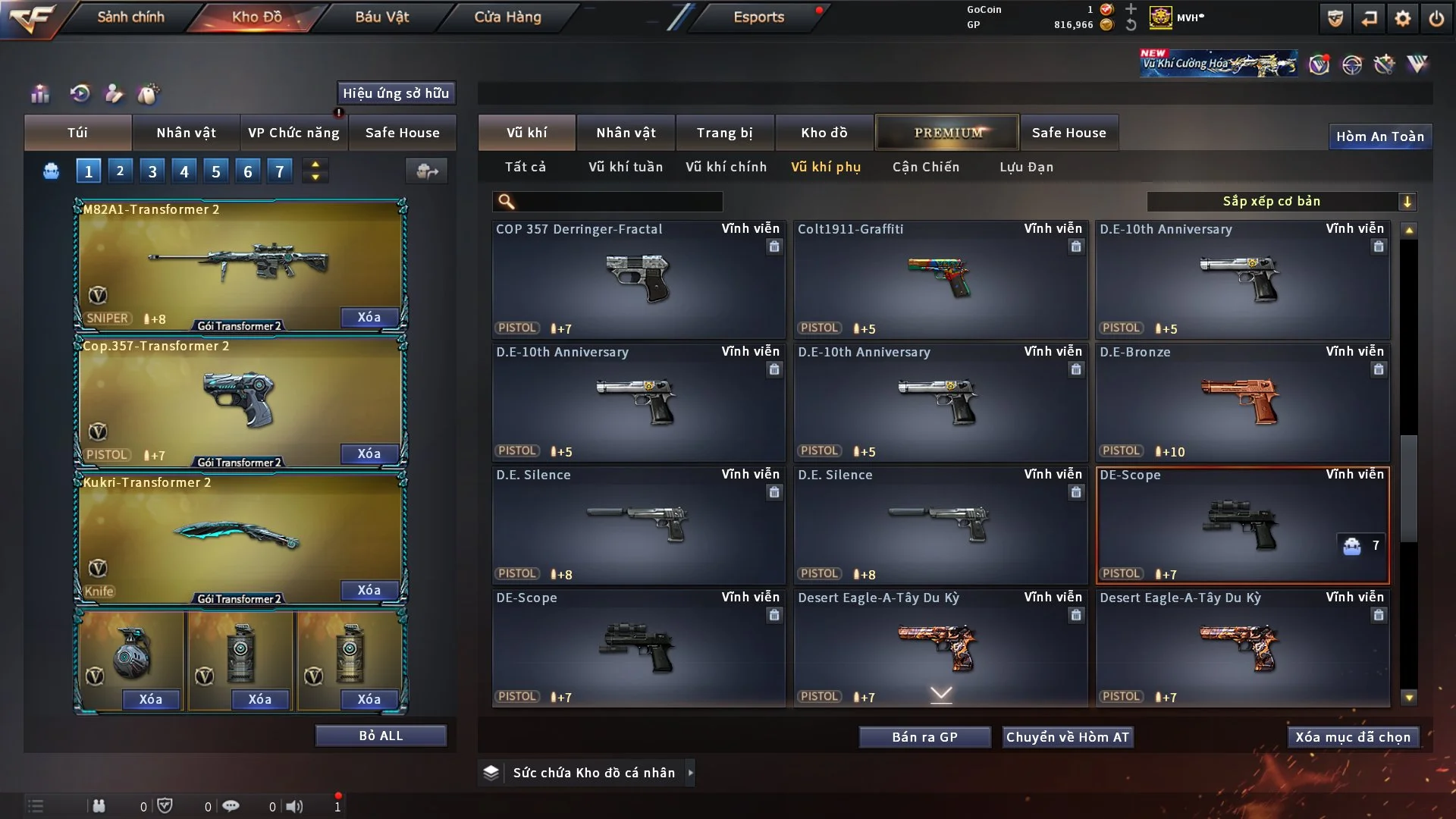The height and width of the screenshot is (819, 1456).
Task: Open the settings gear icon
Action: (1402, 18)
